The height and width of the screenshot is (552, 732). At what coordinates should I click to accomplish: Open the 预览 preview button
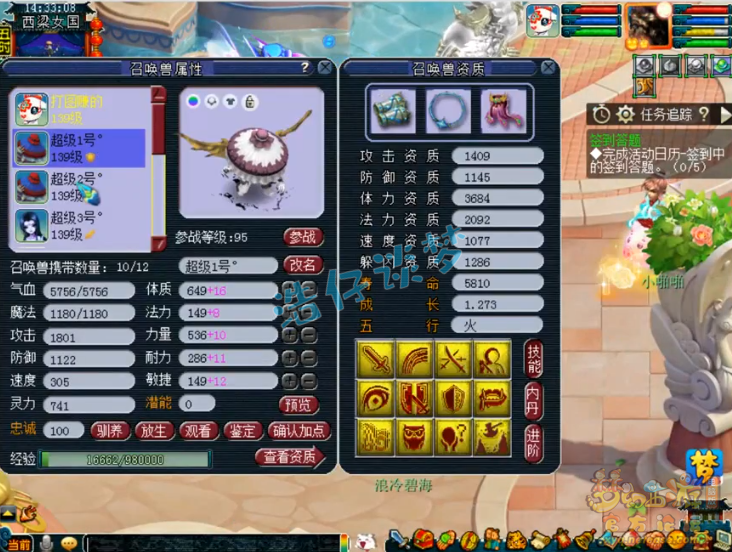pyautogui.click(x=299, y=404)
